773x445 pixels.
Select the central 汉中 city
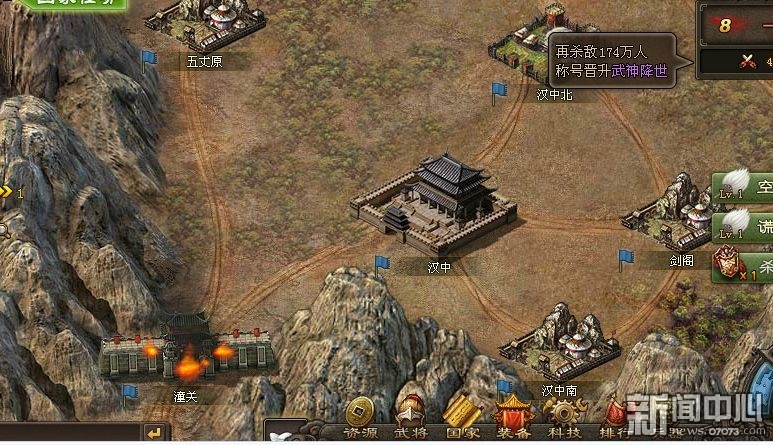coord(434,203)
